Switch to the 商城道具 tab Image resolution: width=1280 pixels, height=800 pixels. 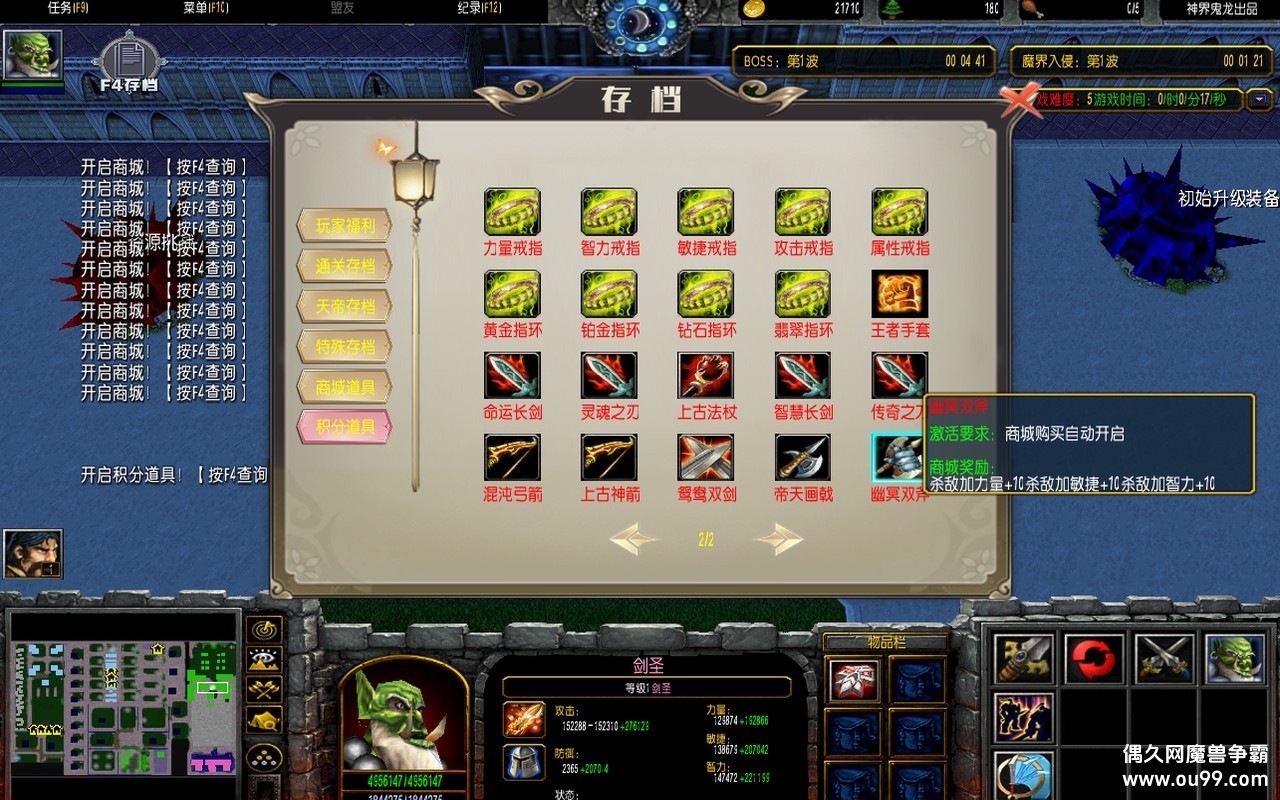pos(344,387)
